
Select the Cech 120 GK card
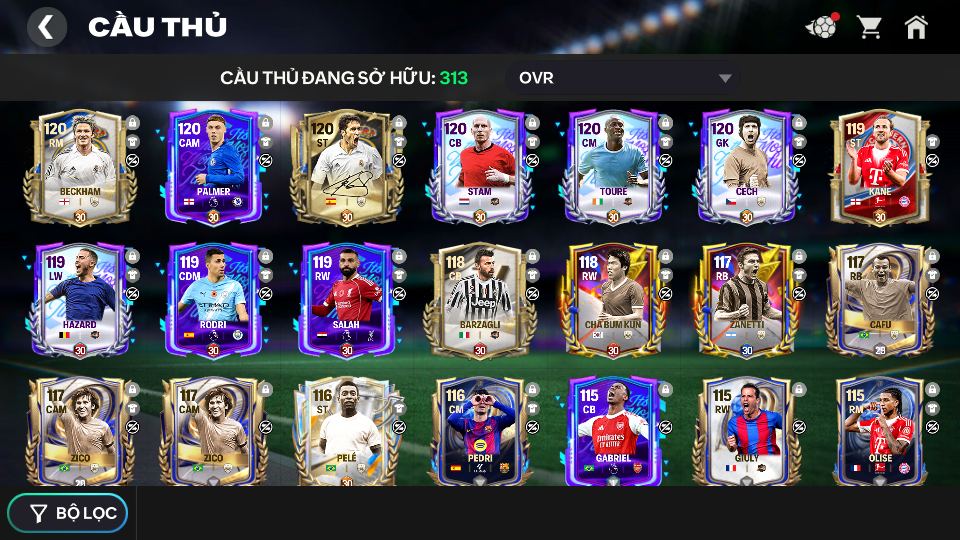point(747,166)
